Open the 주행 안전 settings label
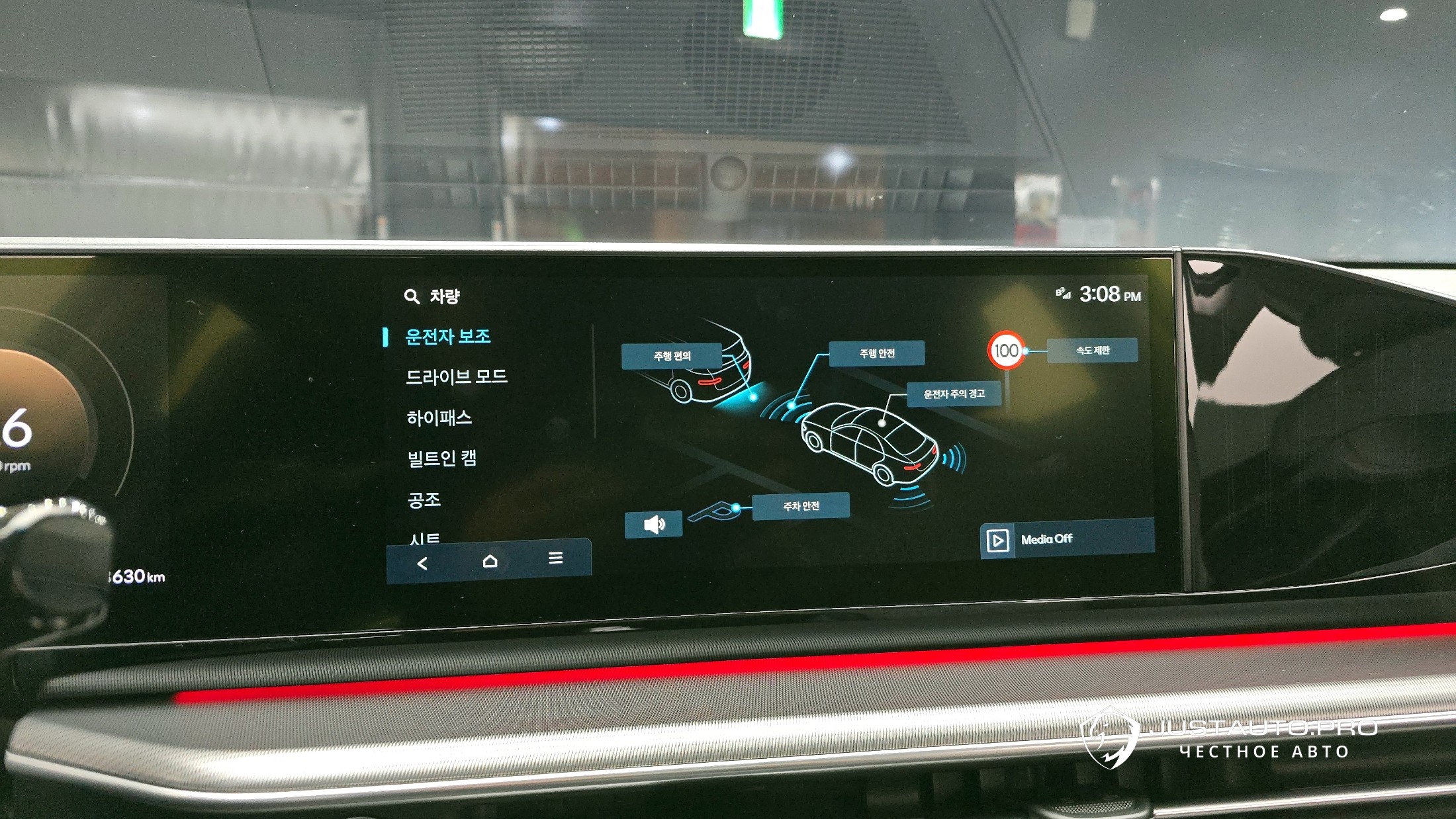 tap(877, 353)
